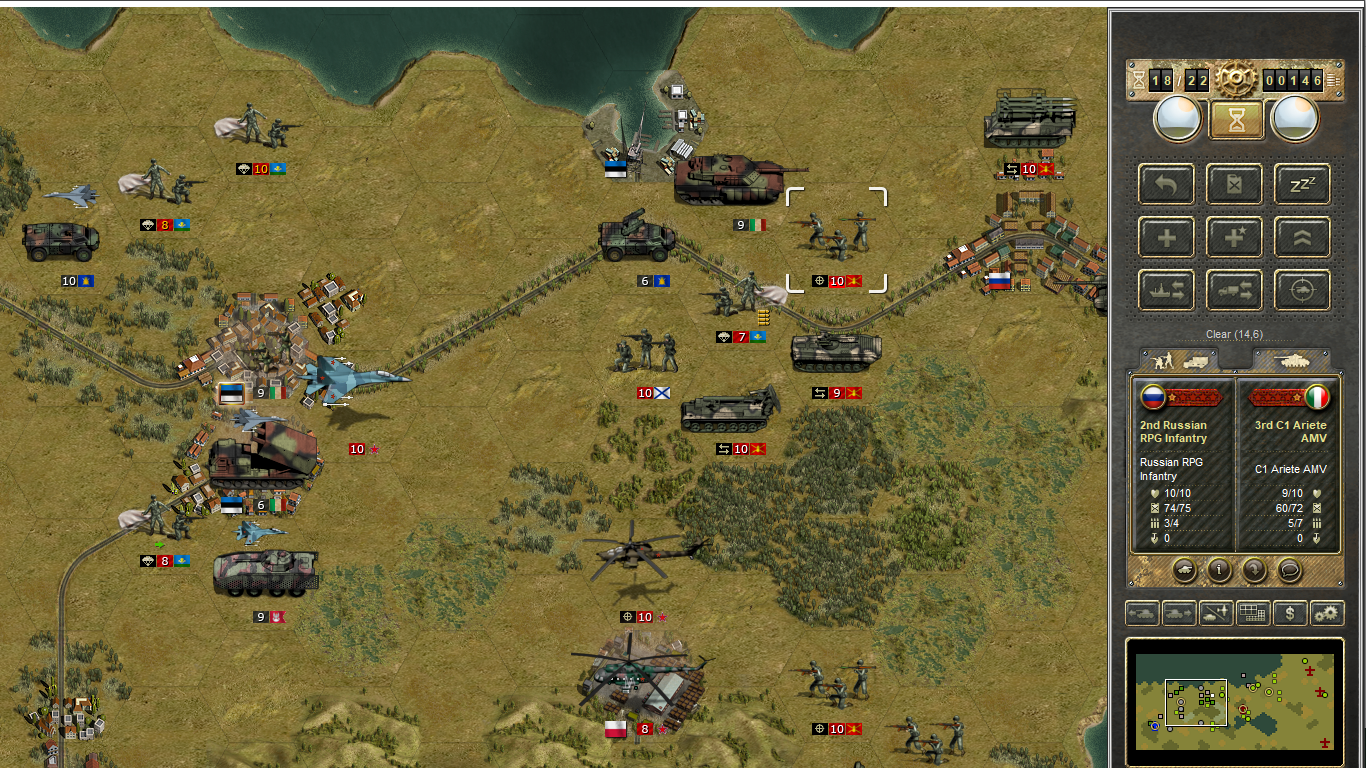Reinforce the unit with the plus button
The width and height of the screenshot is (1366, 768).
coord(1166,238)
